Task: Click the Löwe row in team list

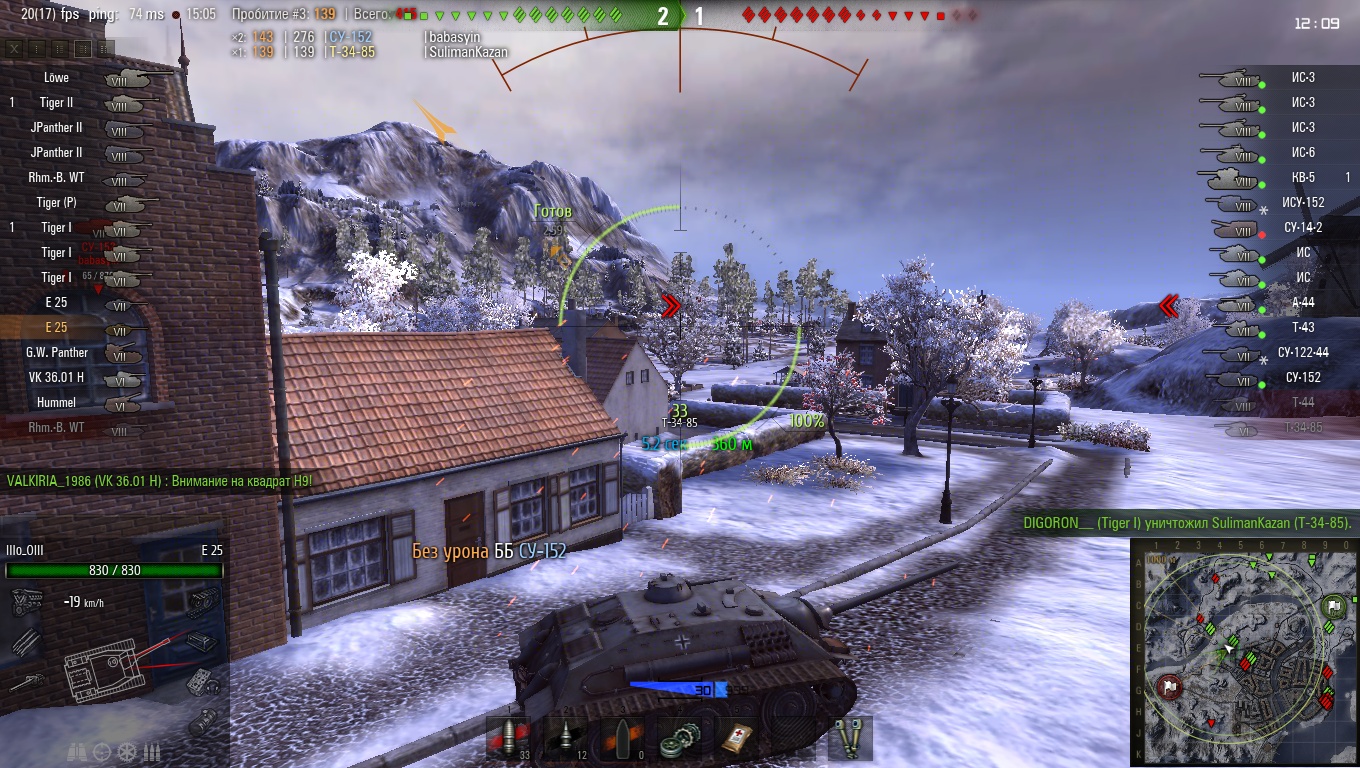Action: (57, 77)
